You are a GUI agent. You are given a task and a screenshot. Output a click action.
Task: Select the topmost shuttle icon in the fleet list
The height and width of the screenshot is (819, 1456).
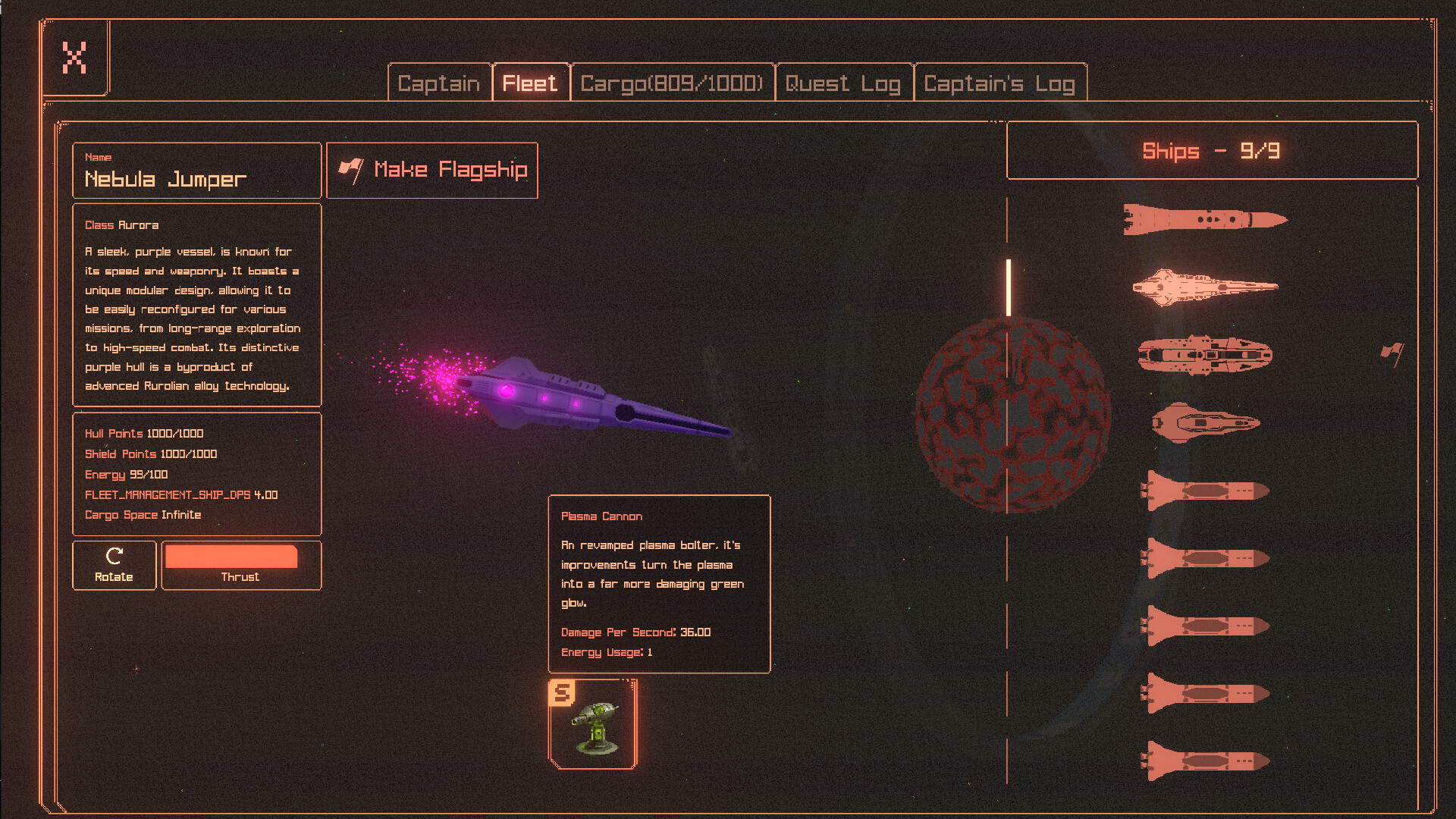(x=1204, y=221)
